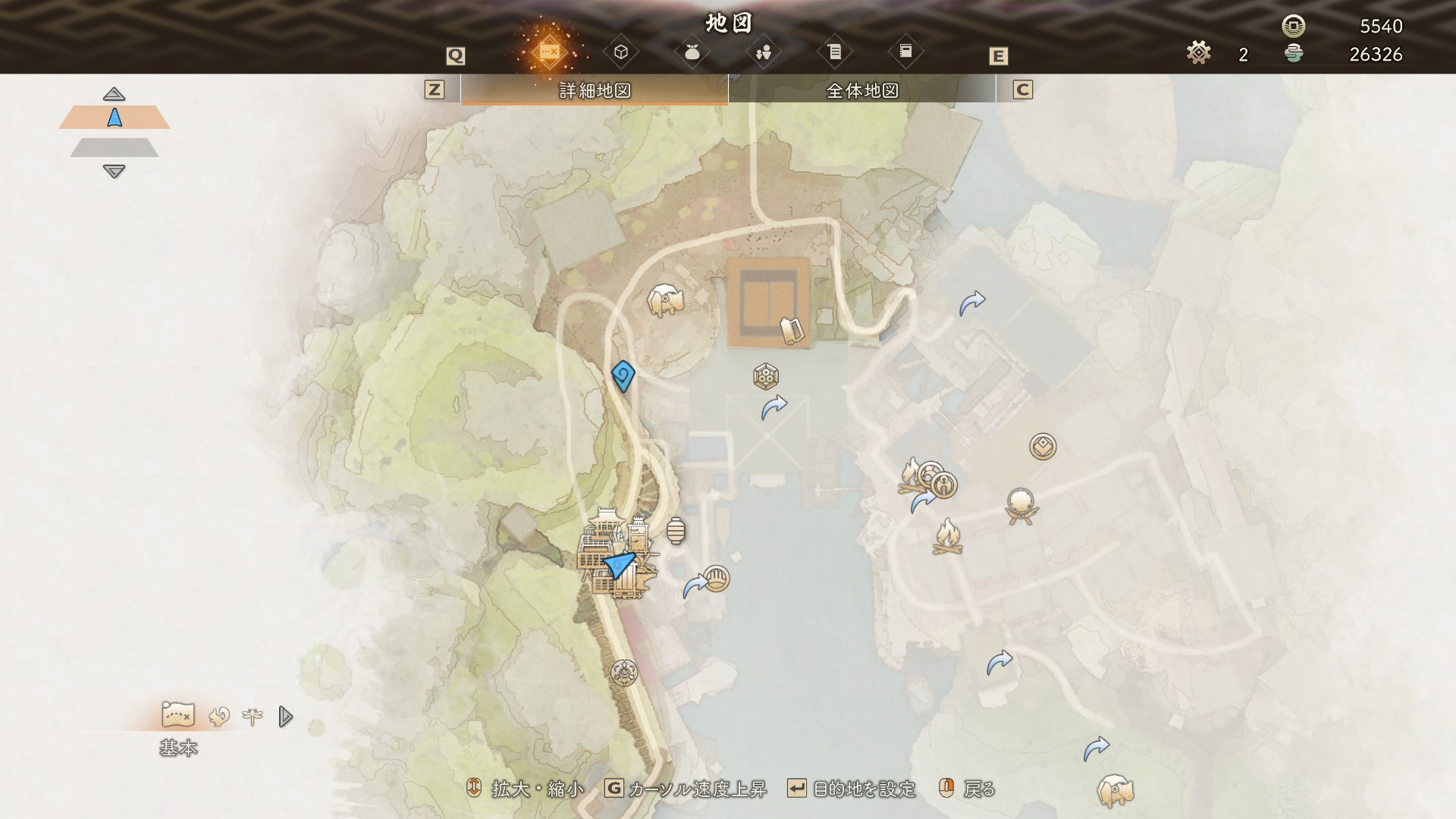Open the notebook icon tab
The width and height of the screenshot is (1456, 819).
(905, 52)
